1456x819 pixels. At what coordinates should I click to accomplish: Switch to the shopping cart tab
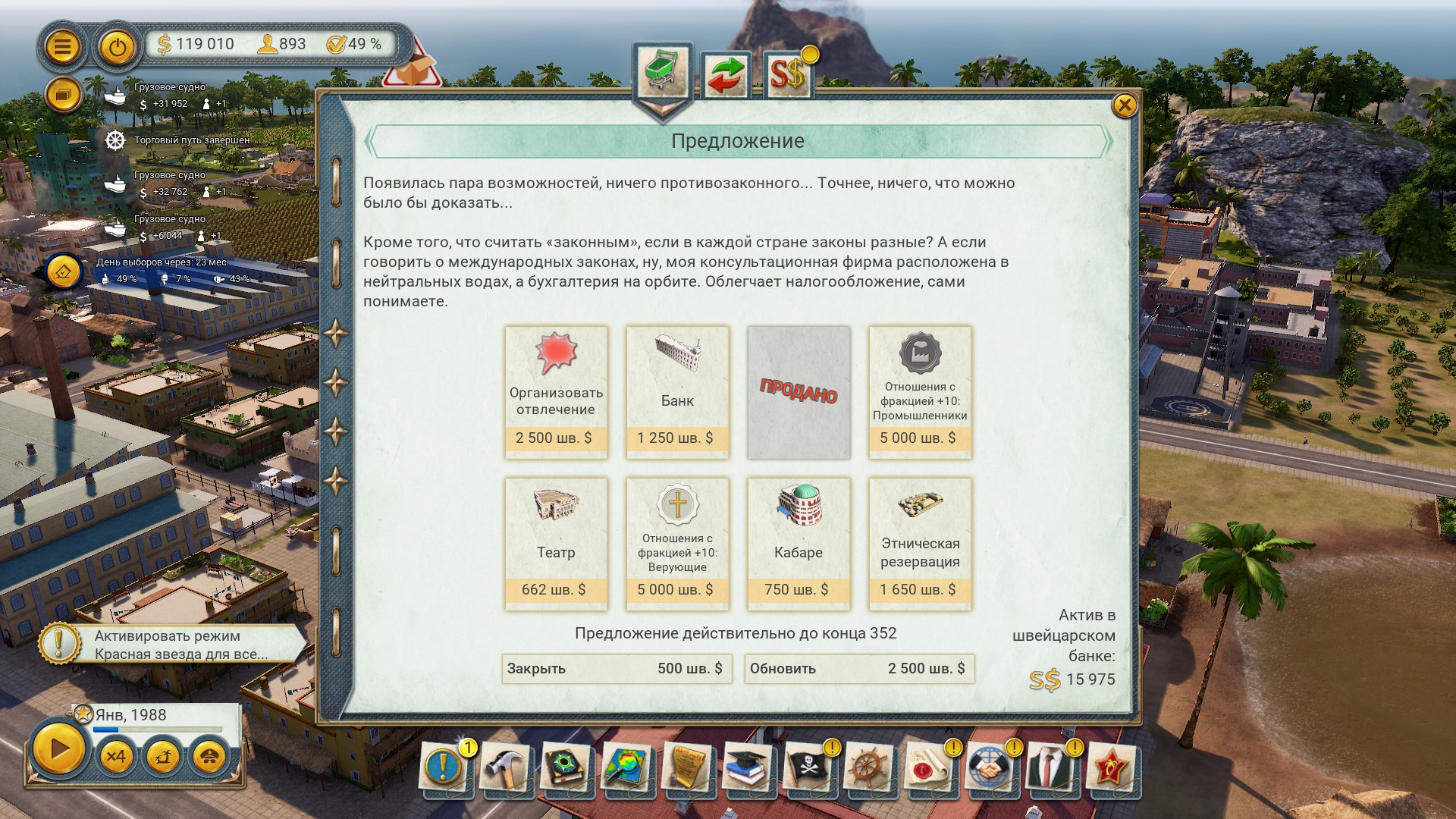pos(662,74)
